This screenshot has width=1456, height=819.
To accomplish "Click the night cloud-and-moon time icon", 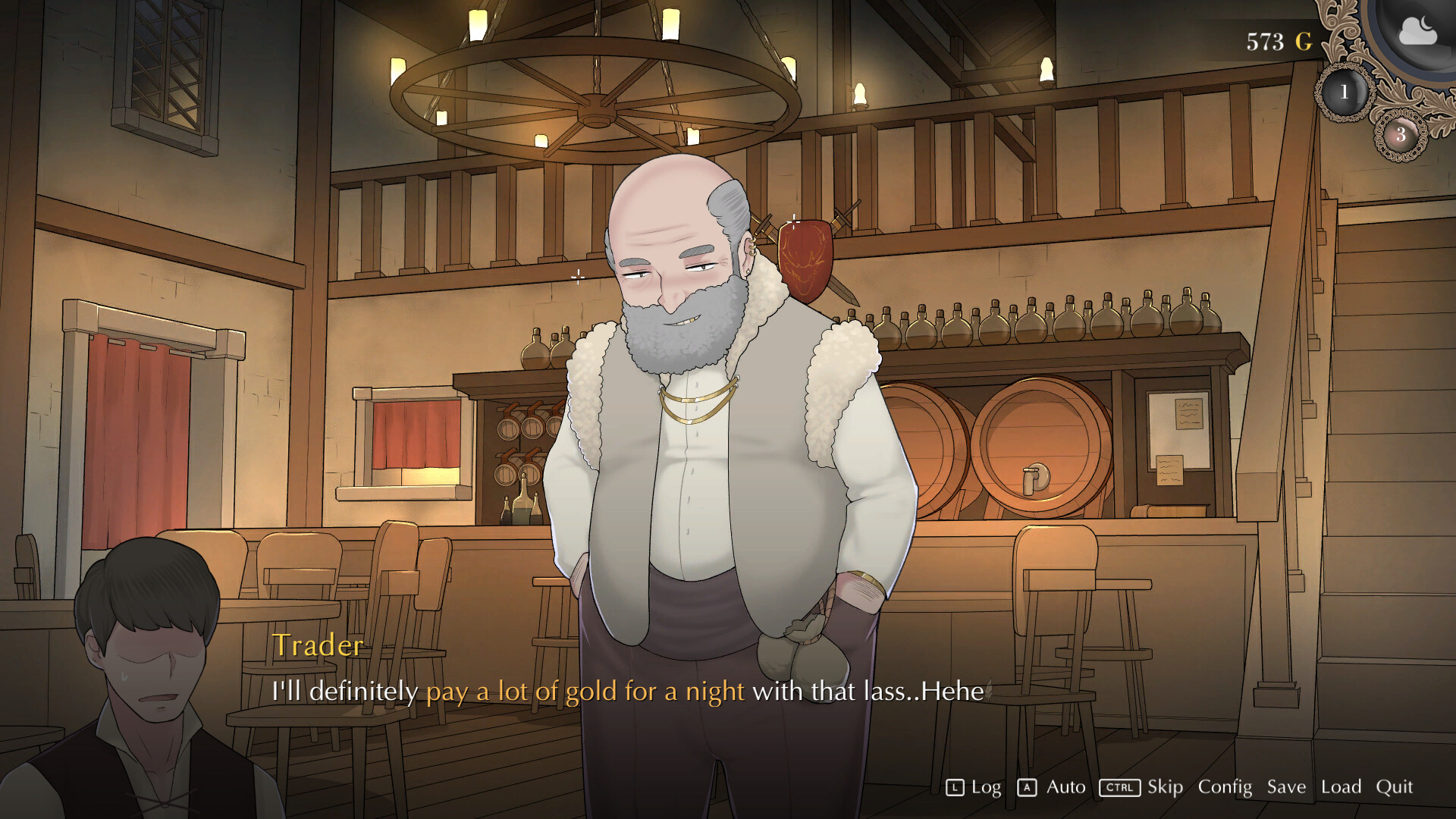I will tap(1417, 32).
